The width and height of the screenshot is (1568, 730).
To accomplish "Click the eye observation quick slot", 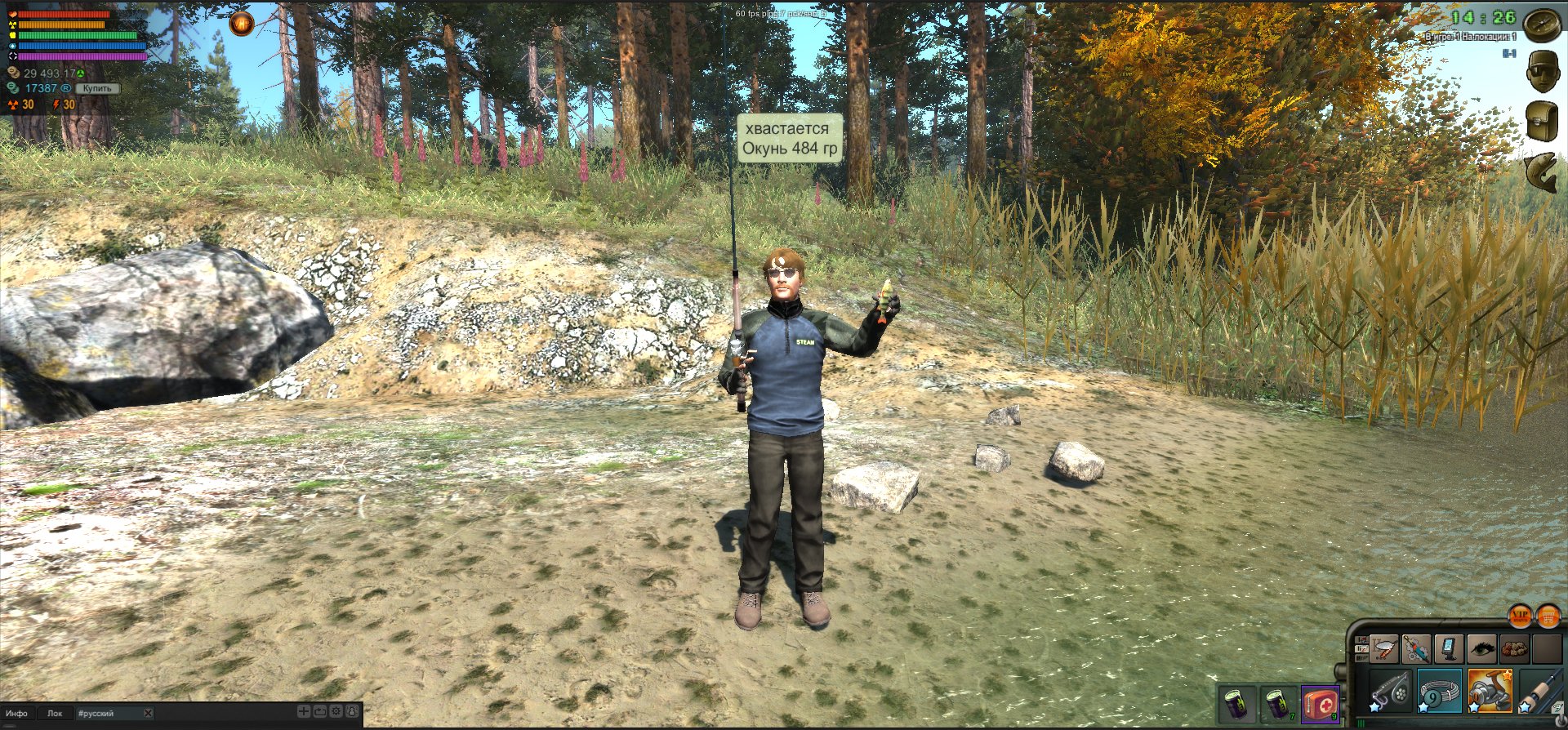I will point(1481,648).
